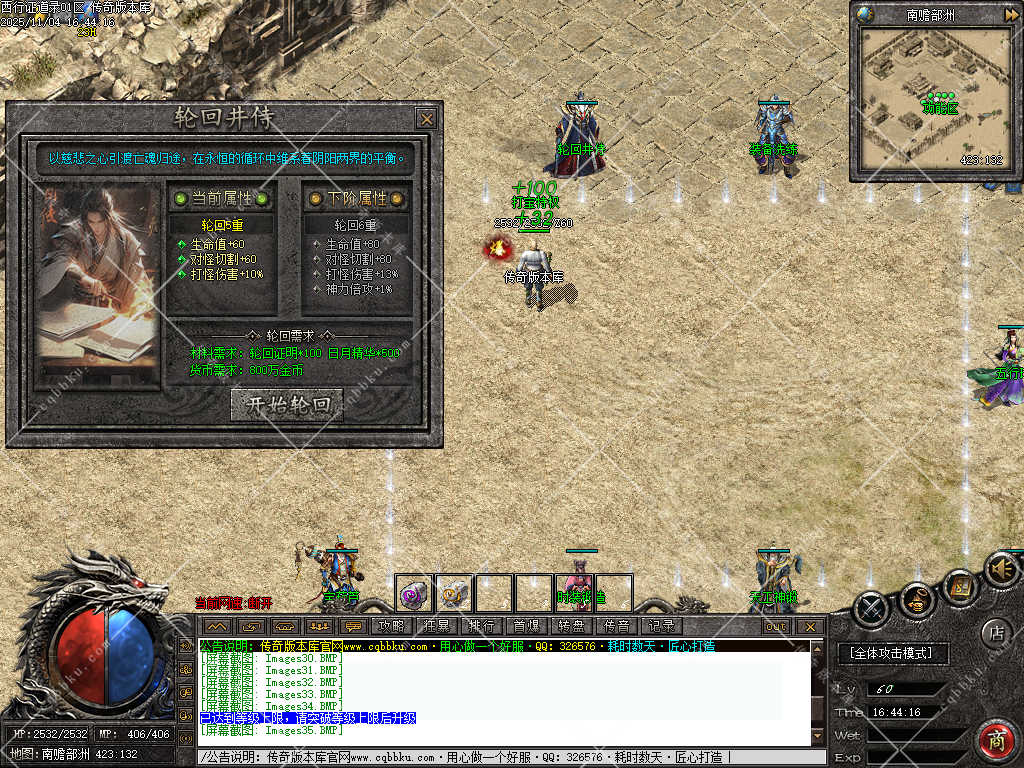This screenshot has width=1024, height=768.
Task: Click the 开始轮回 button
Action: 287,404
